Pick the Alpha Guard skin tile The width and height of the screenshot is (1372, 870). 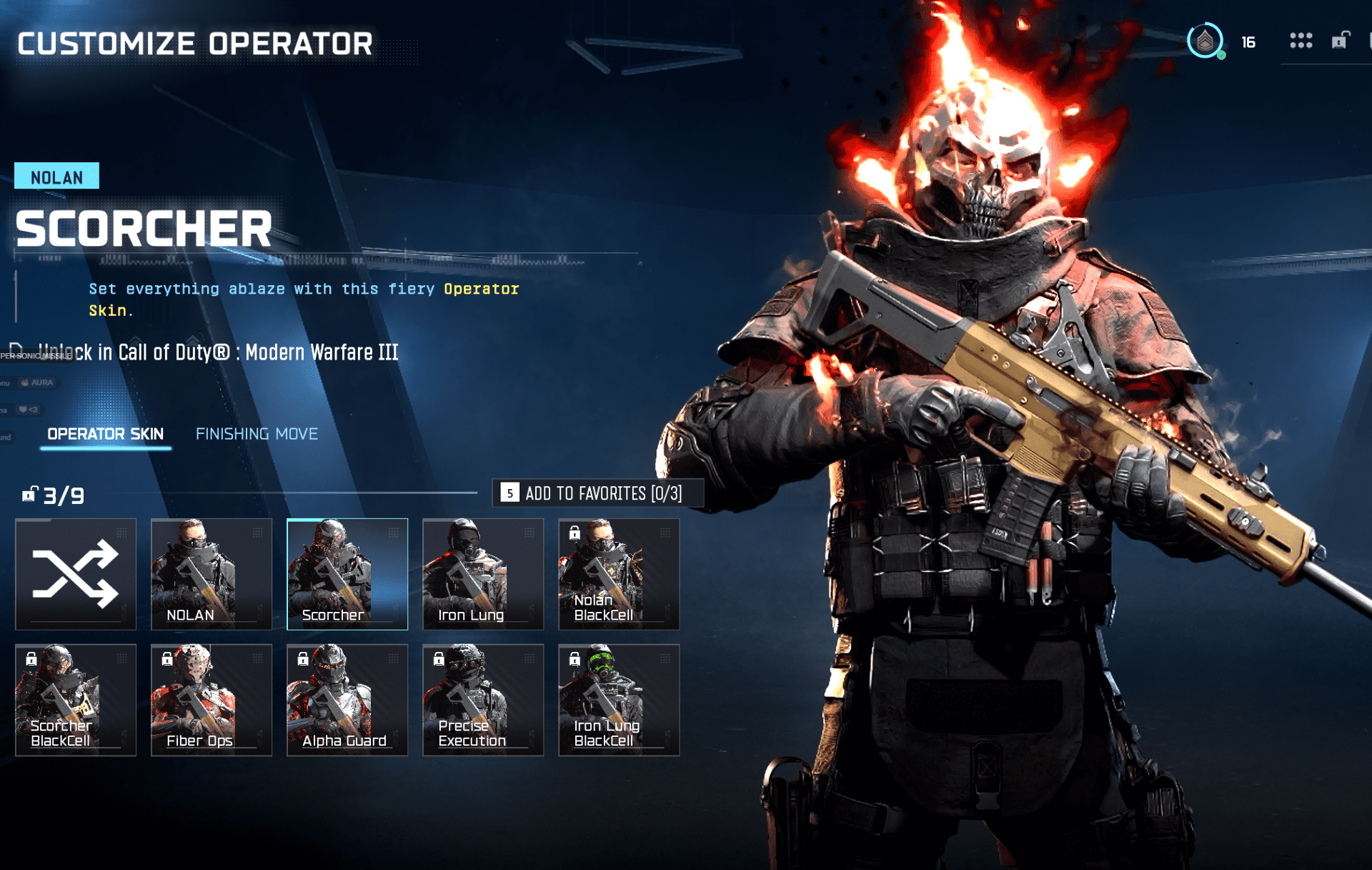coord(347,700)
